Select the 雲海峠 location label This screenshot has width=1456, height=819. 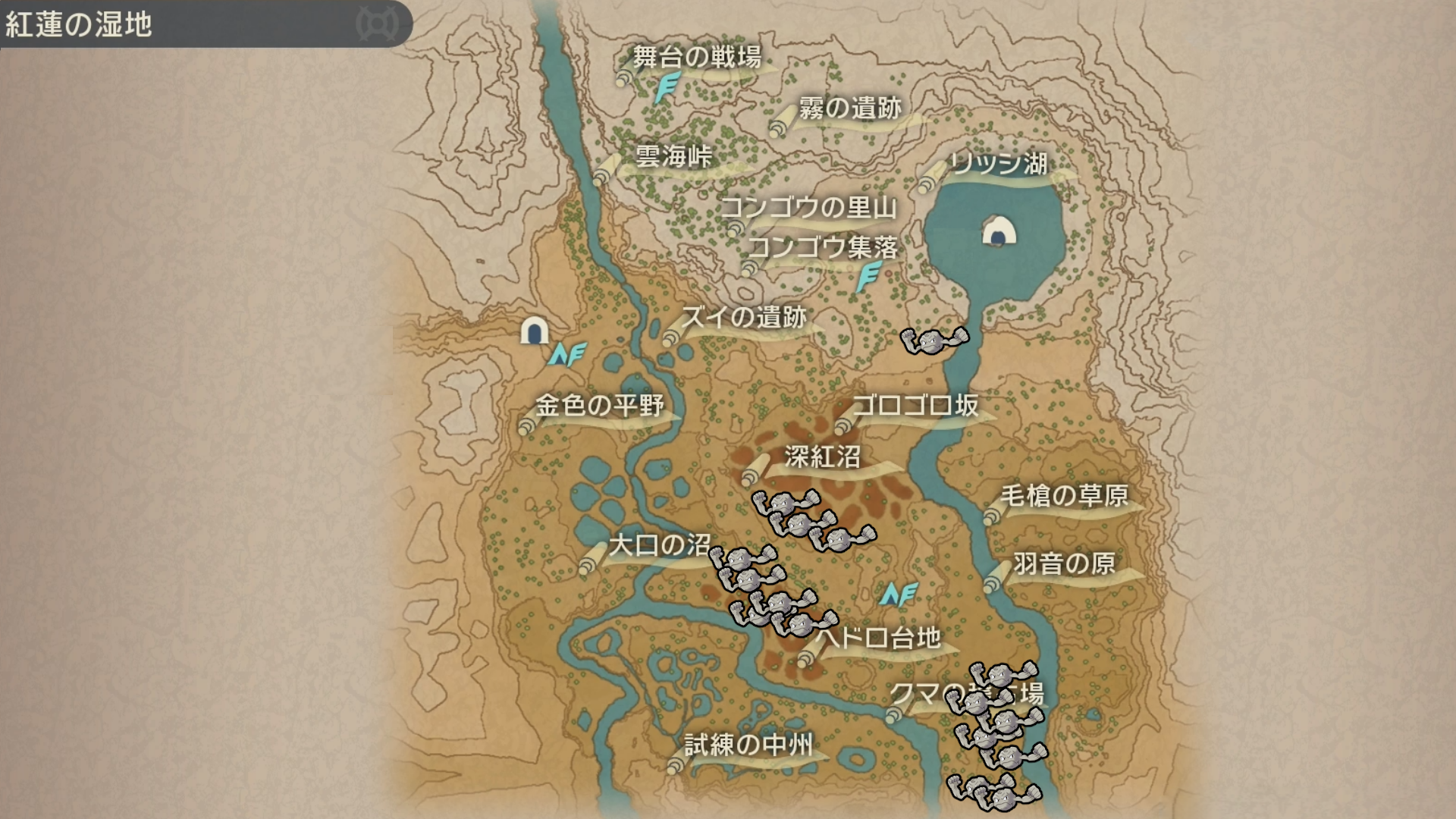pos(673,157)
